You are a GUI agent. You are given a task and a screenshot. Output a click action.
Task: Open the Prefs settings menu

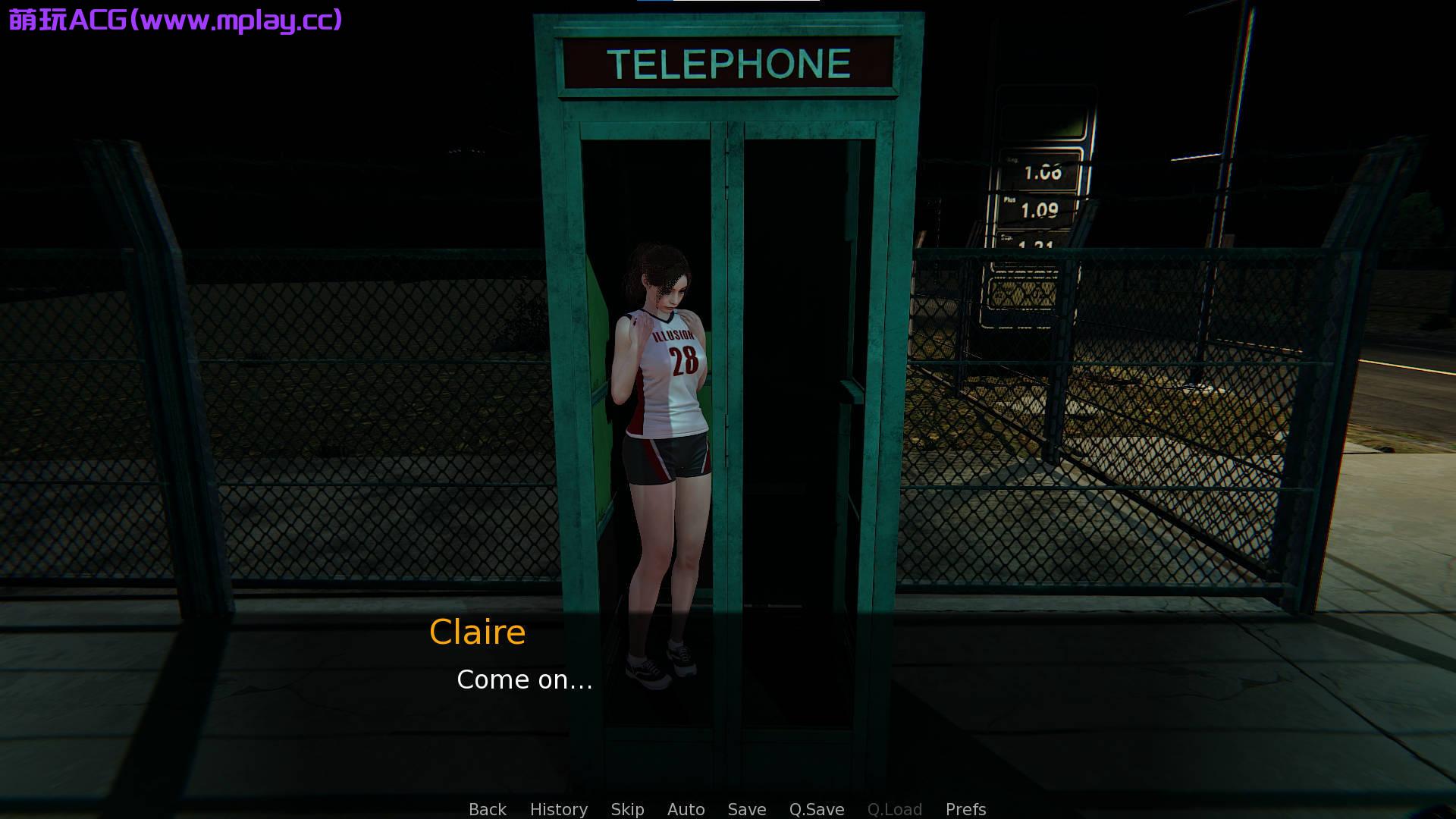[965, 809]
